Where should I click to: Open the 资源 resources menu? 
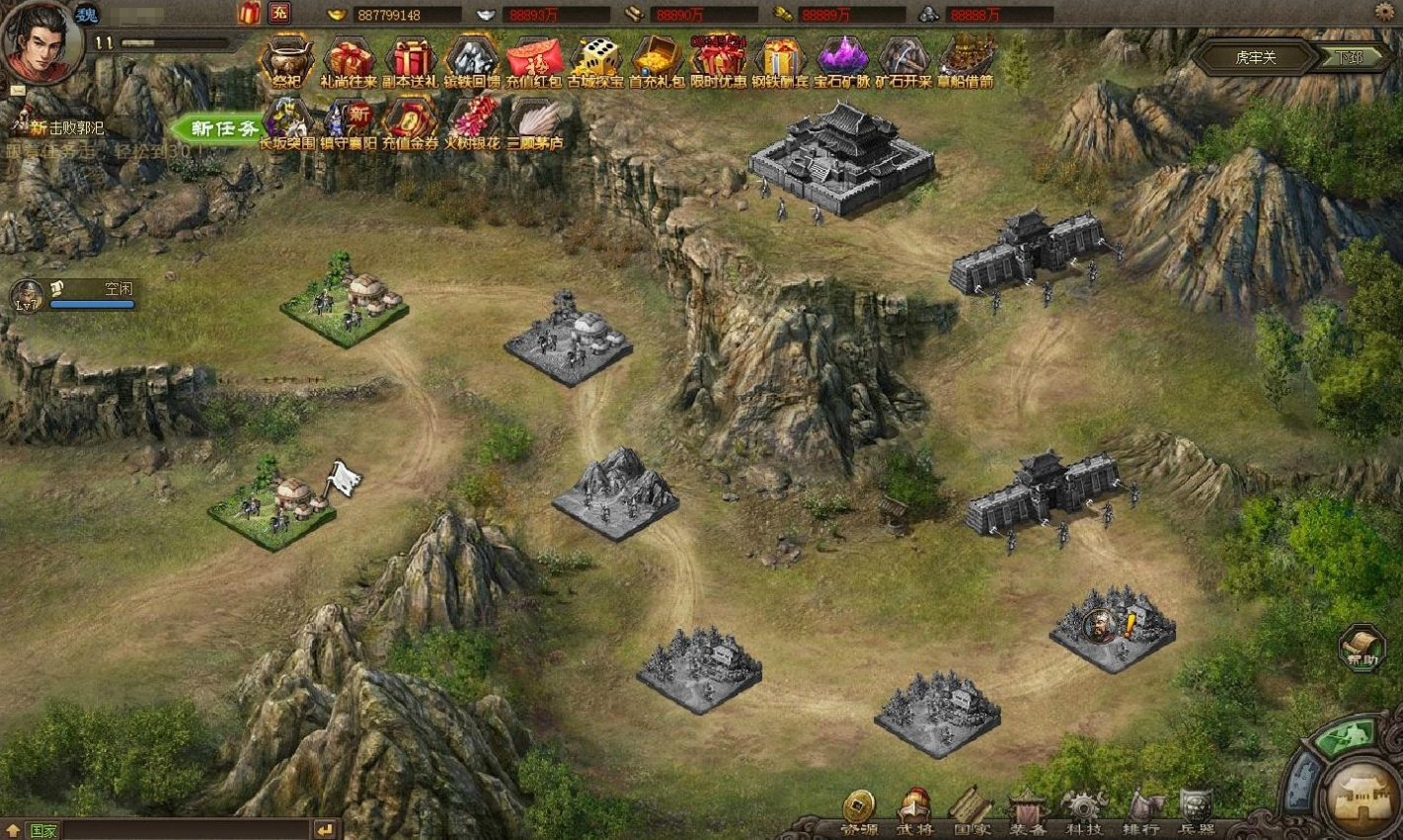tap(859, 812)
